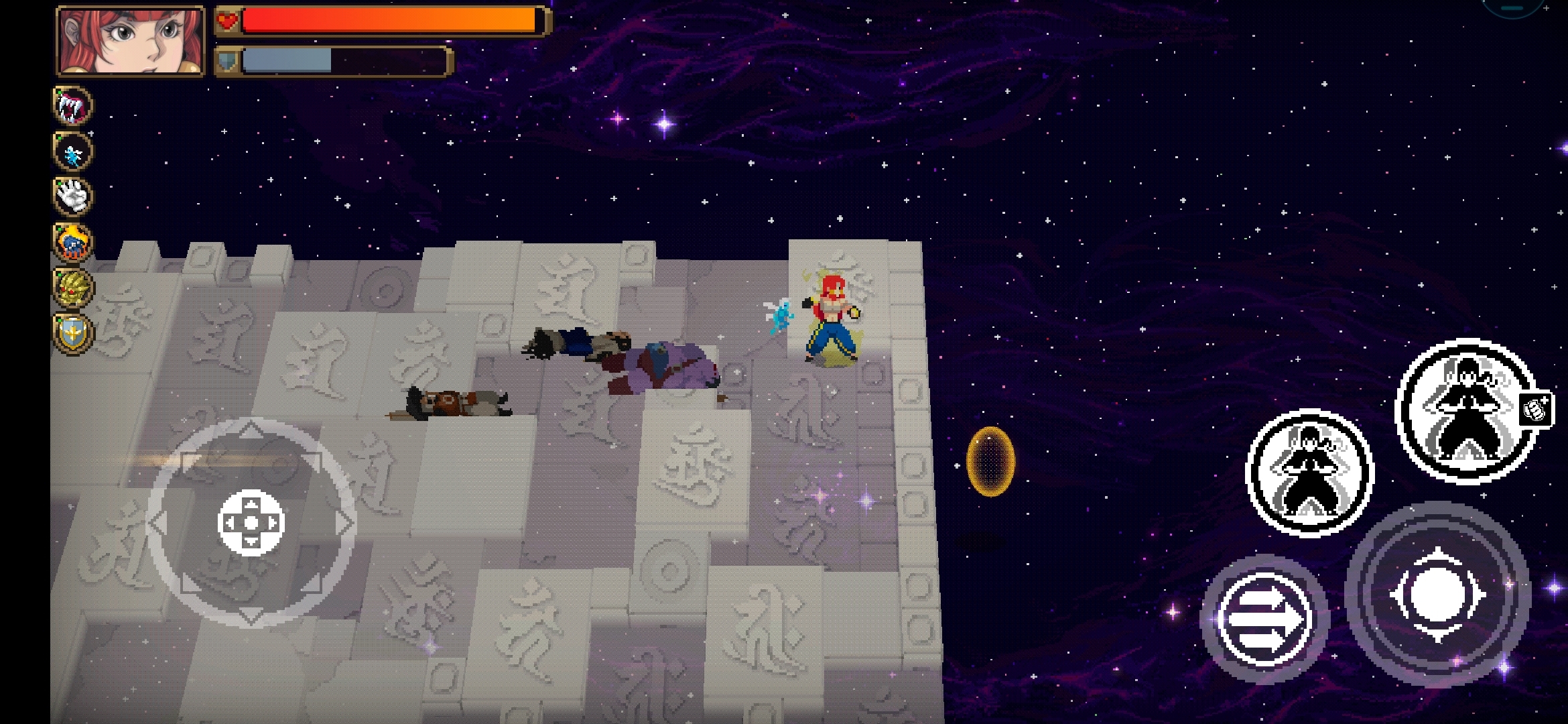Select the flaming blue creature icon

tap(72, 242)
